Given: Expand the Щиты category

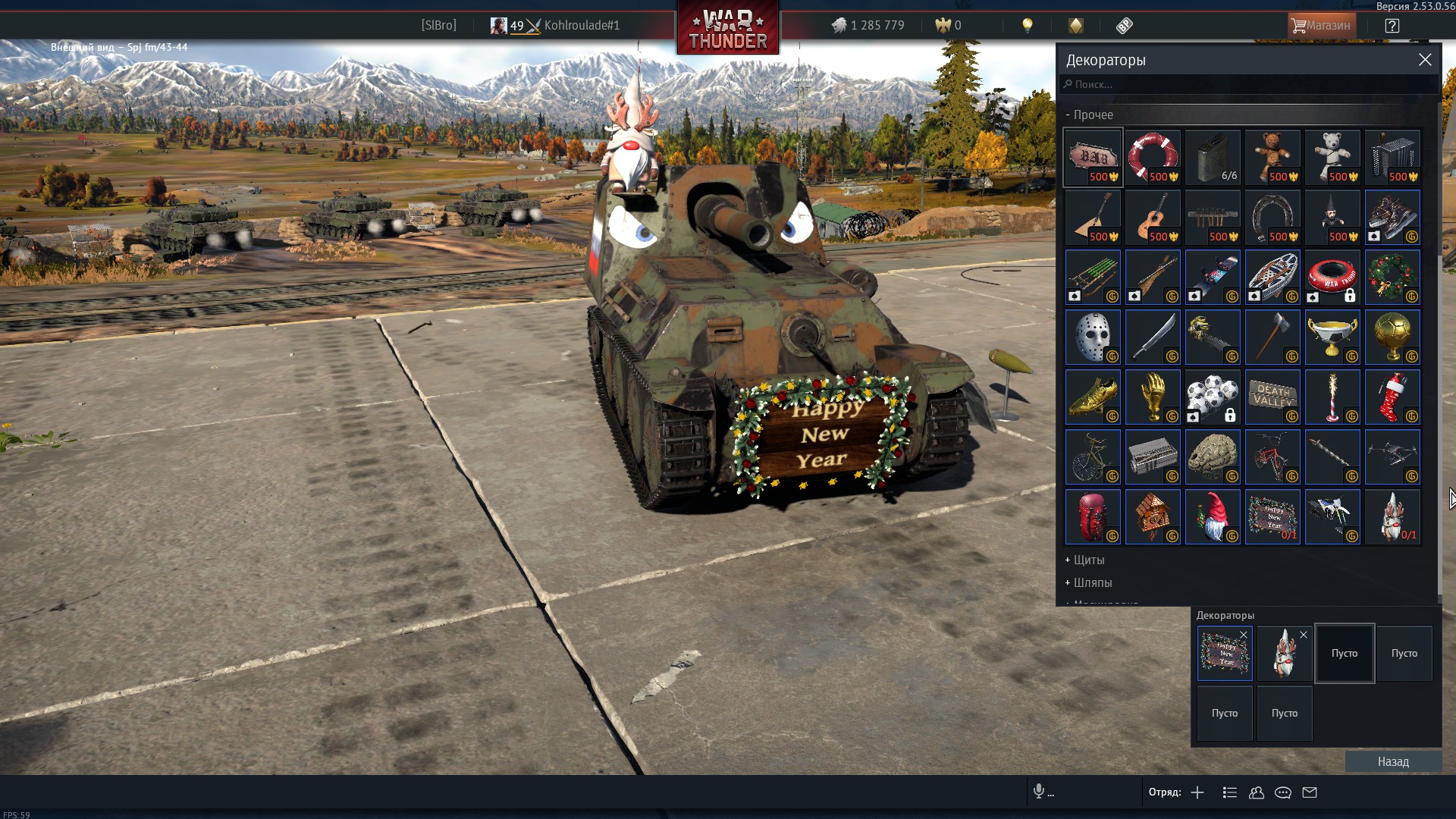Looking at the screenshot, I should (1088, 560).
